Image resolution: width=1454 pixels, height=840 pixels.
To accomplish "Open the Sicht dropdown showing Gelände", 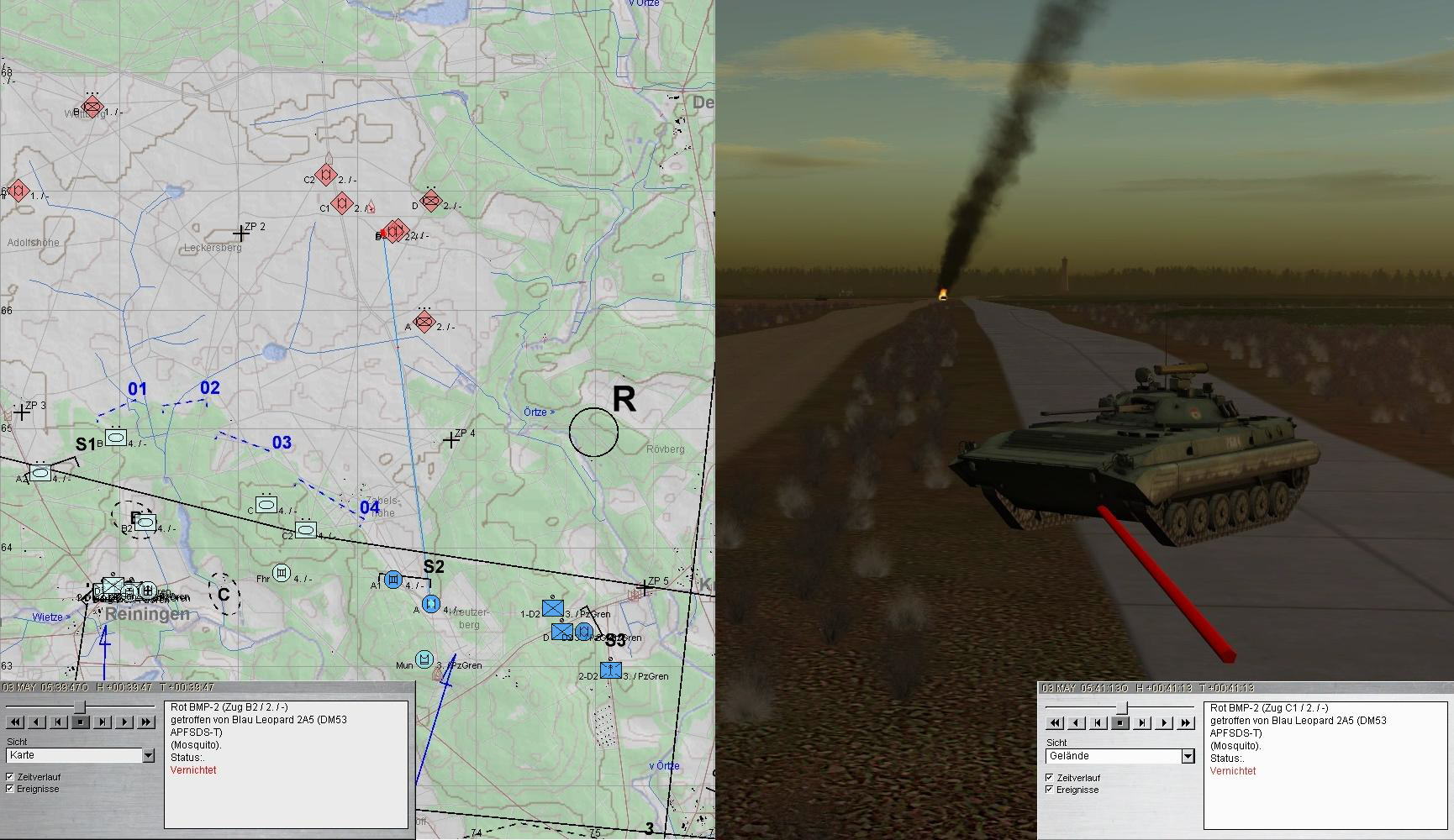I will (1188, 756).
